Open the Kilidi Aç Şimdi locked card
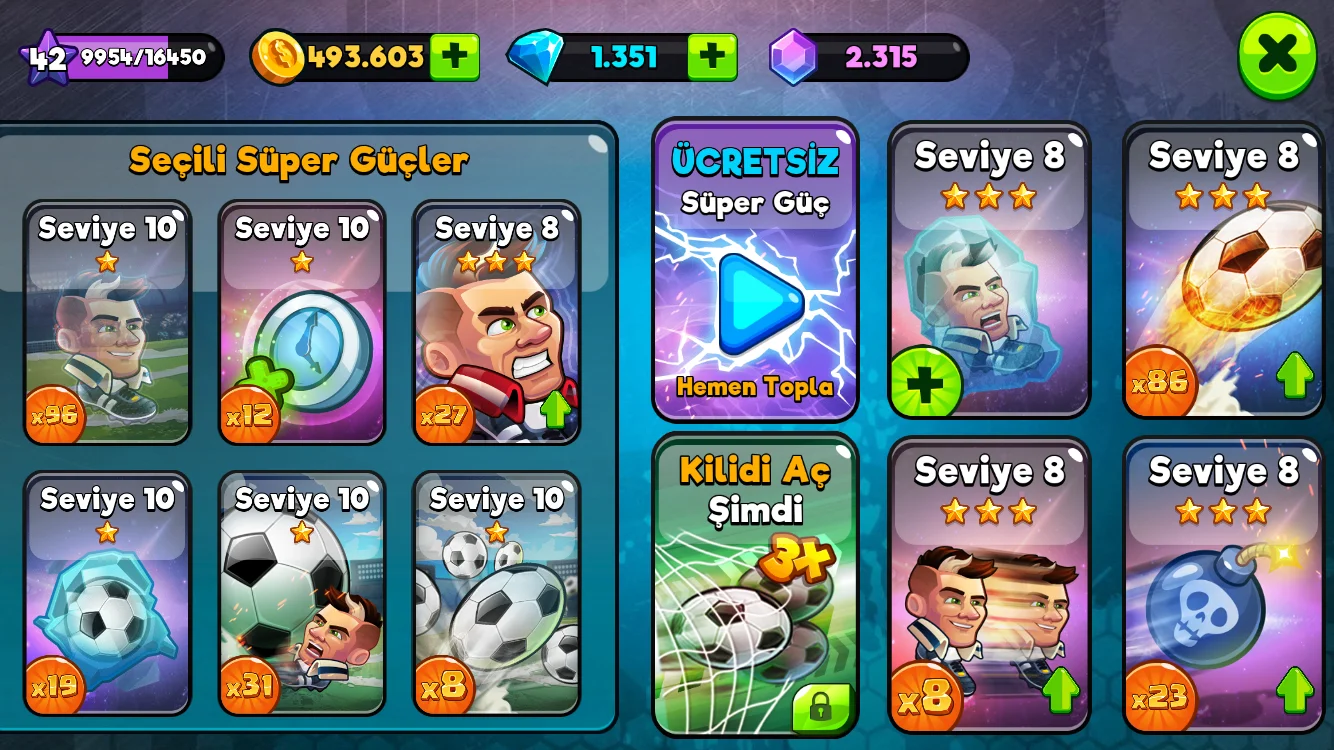 [x=755, y=585]
